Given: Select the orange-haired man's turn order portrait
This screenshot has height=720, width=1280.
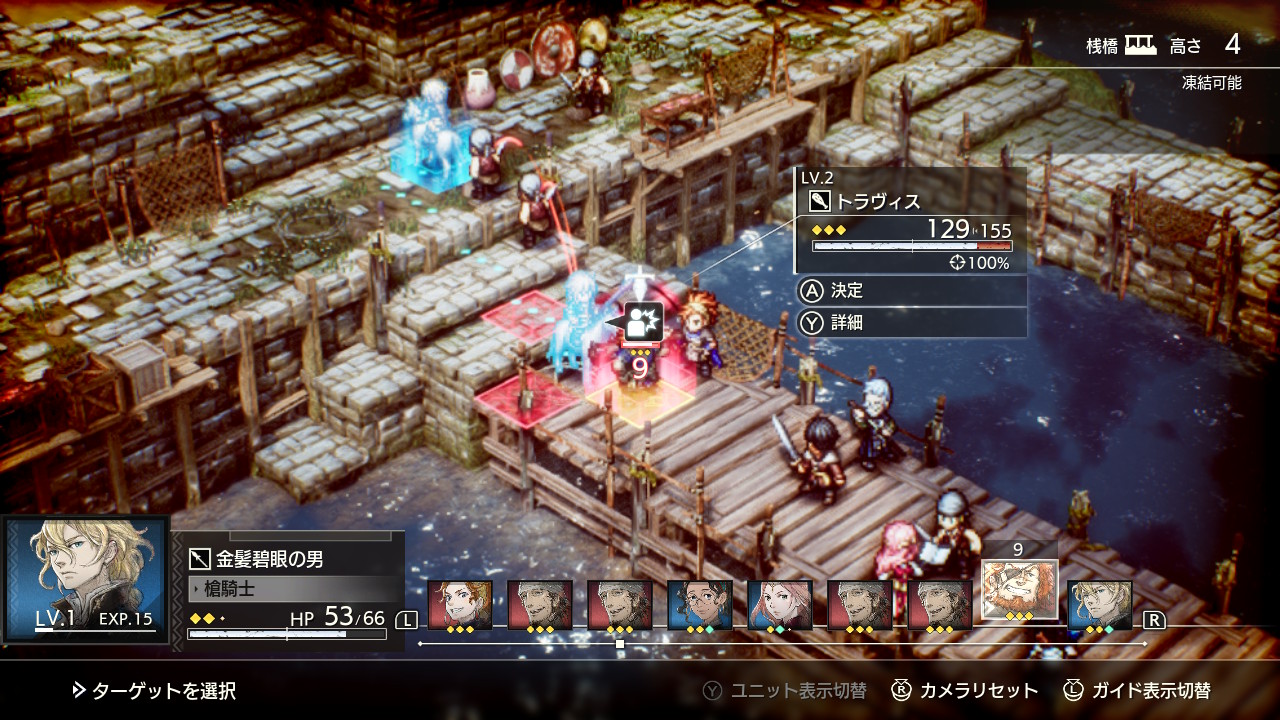Looking at the screenshot, I should tap(460, 605).
